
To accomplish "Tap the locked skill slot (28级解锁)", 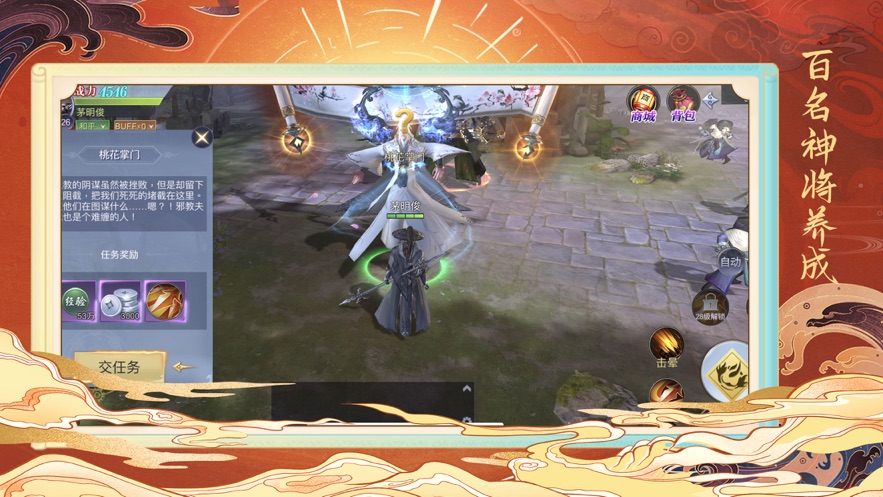I will 709,305.
